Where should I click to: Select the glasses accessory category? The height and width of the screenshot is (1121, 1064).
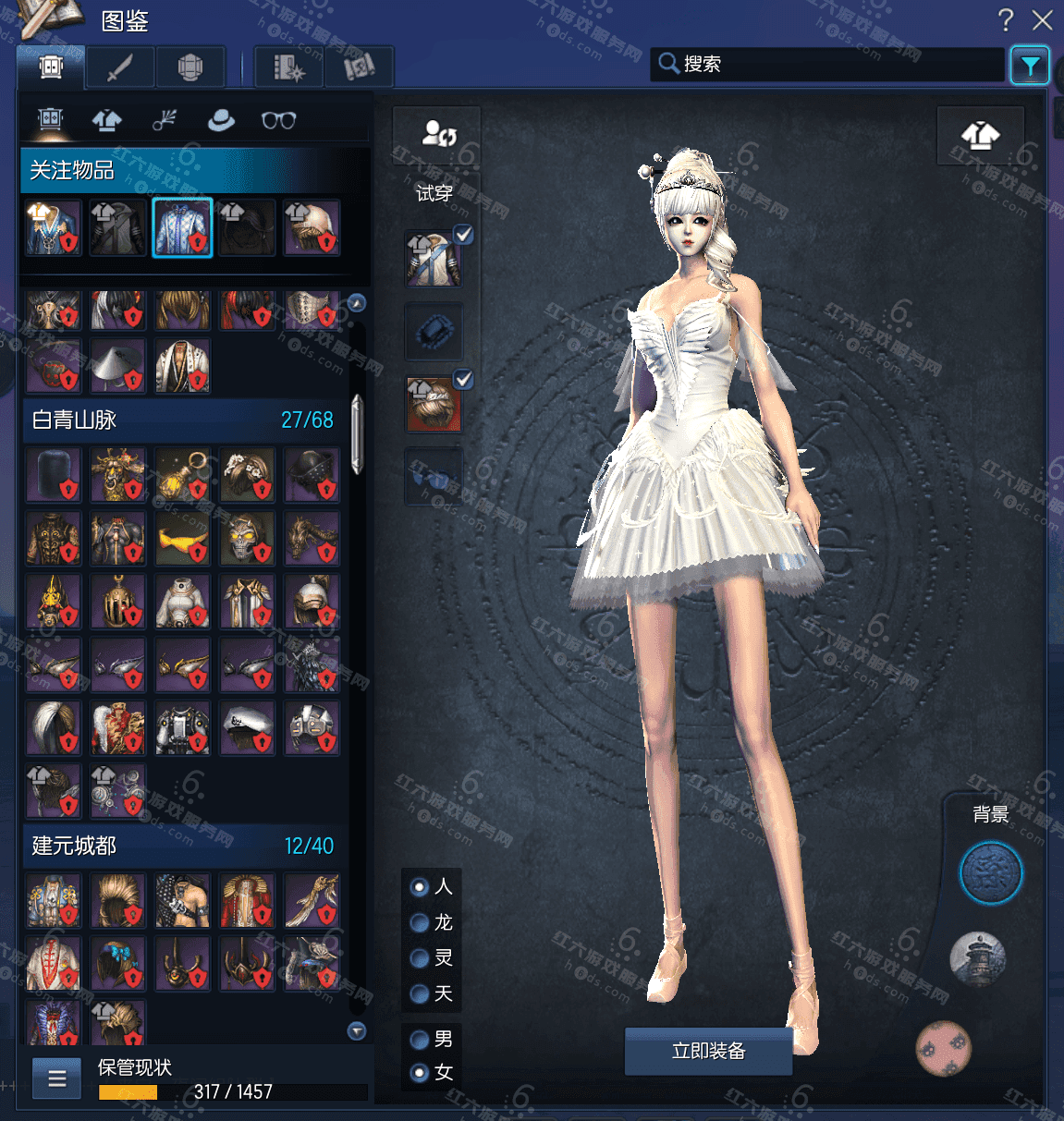[278, 120]
